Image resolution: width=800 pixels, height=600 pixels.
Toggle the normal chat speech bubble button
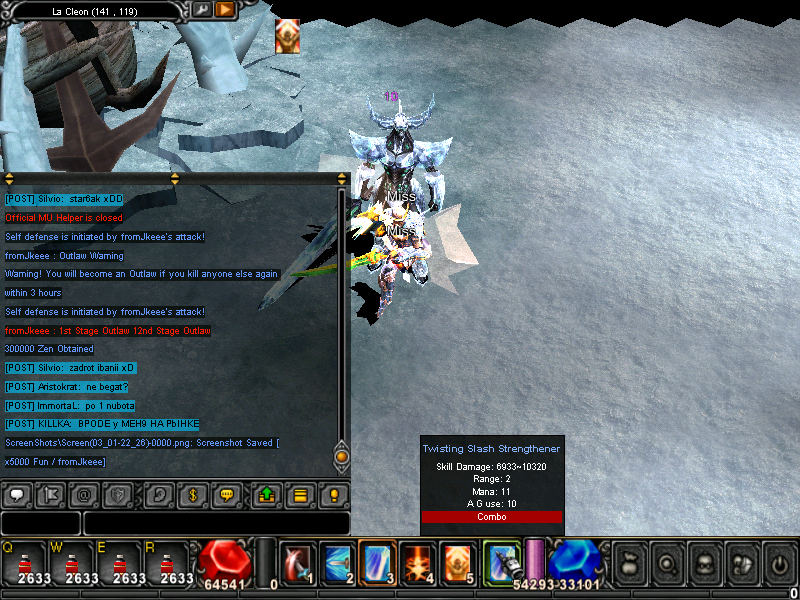pyautogui.click(x=17, y=495)
